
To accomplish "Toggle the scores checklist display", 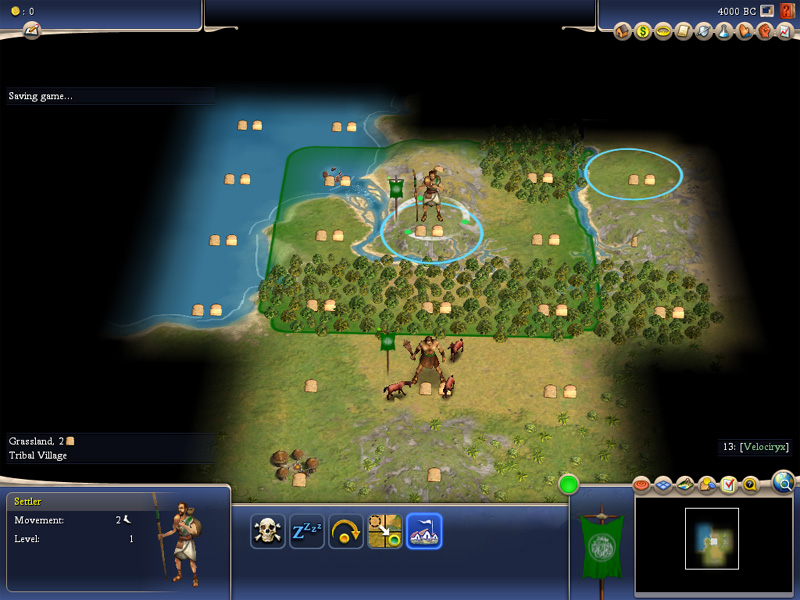I will pos(728,485).
